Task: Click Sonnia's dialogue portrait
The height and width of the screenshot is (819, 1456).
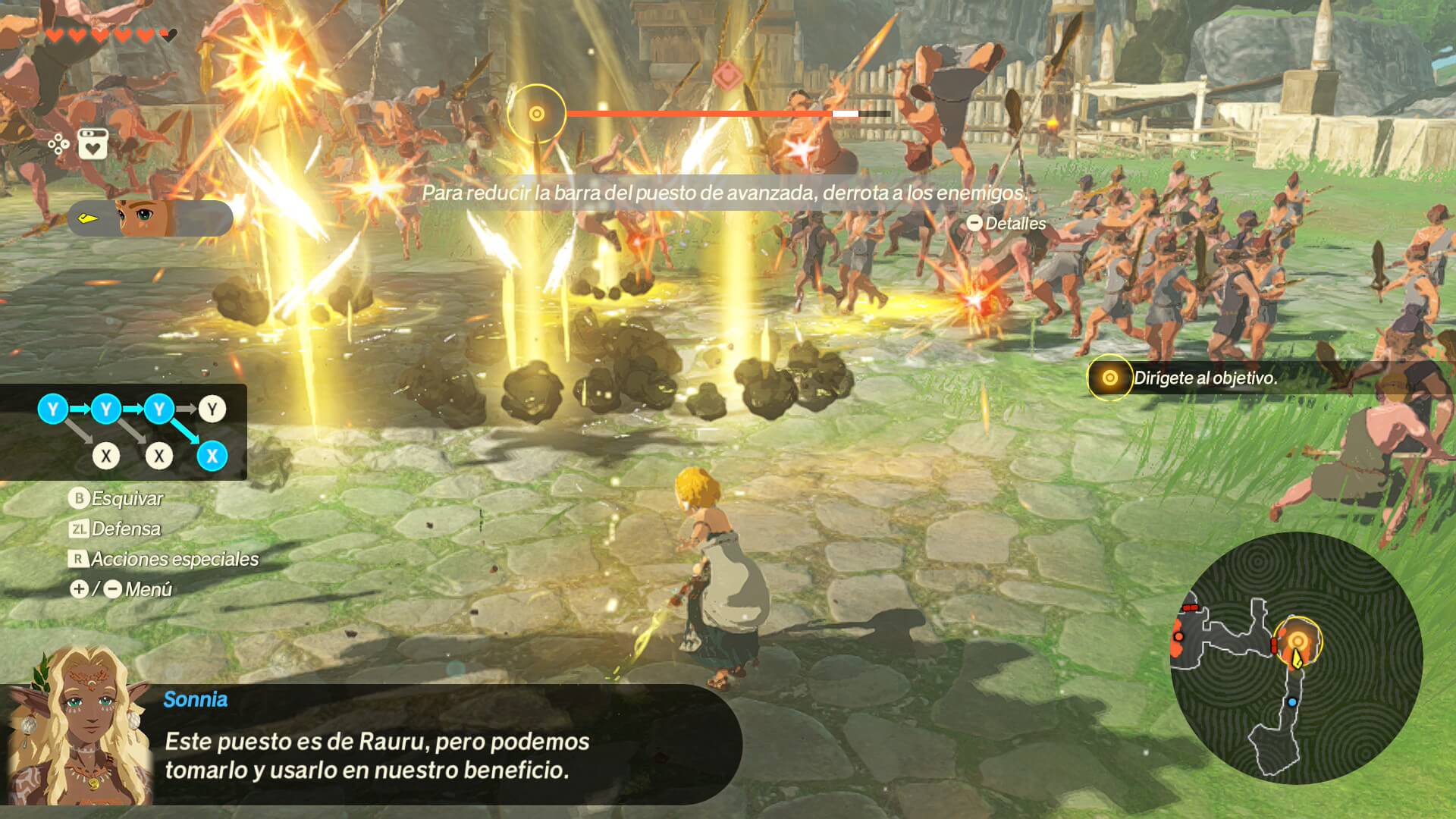Action: pos(79,728)
